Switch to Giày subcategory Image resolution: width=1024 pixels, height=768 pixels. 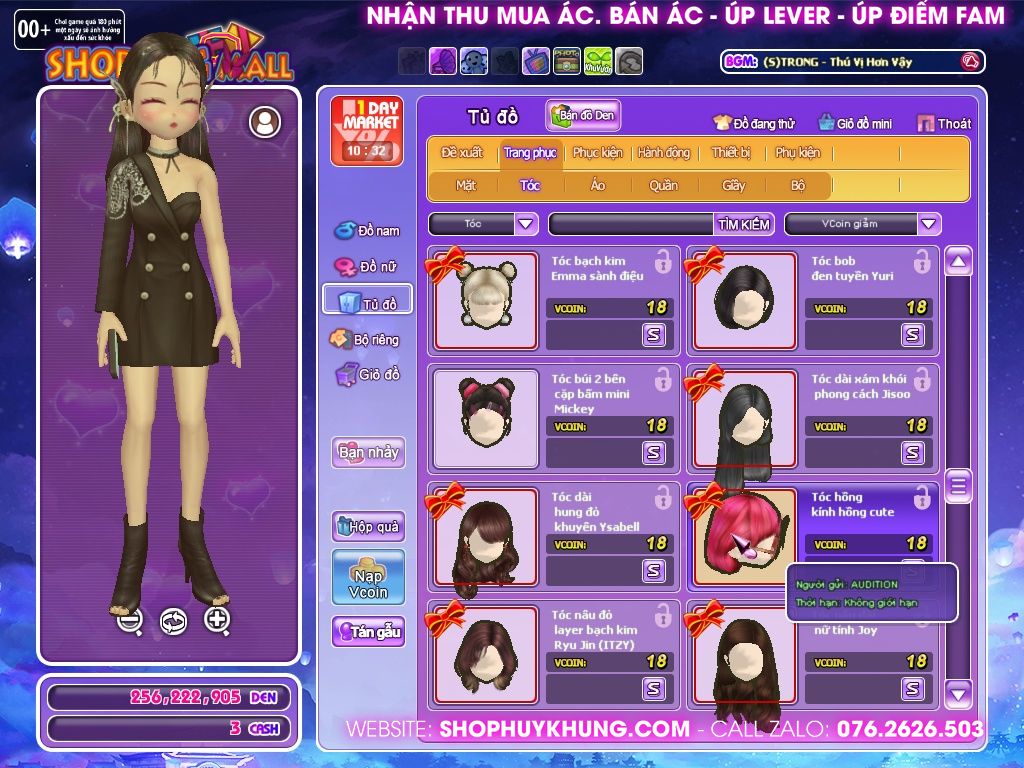tap(734, 185)
